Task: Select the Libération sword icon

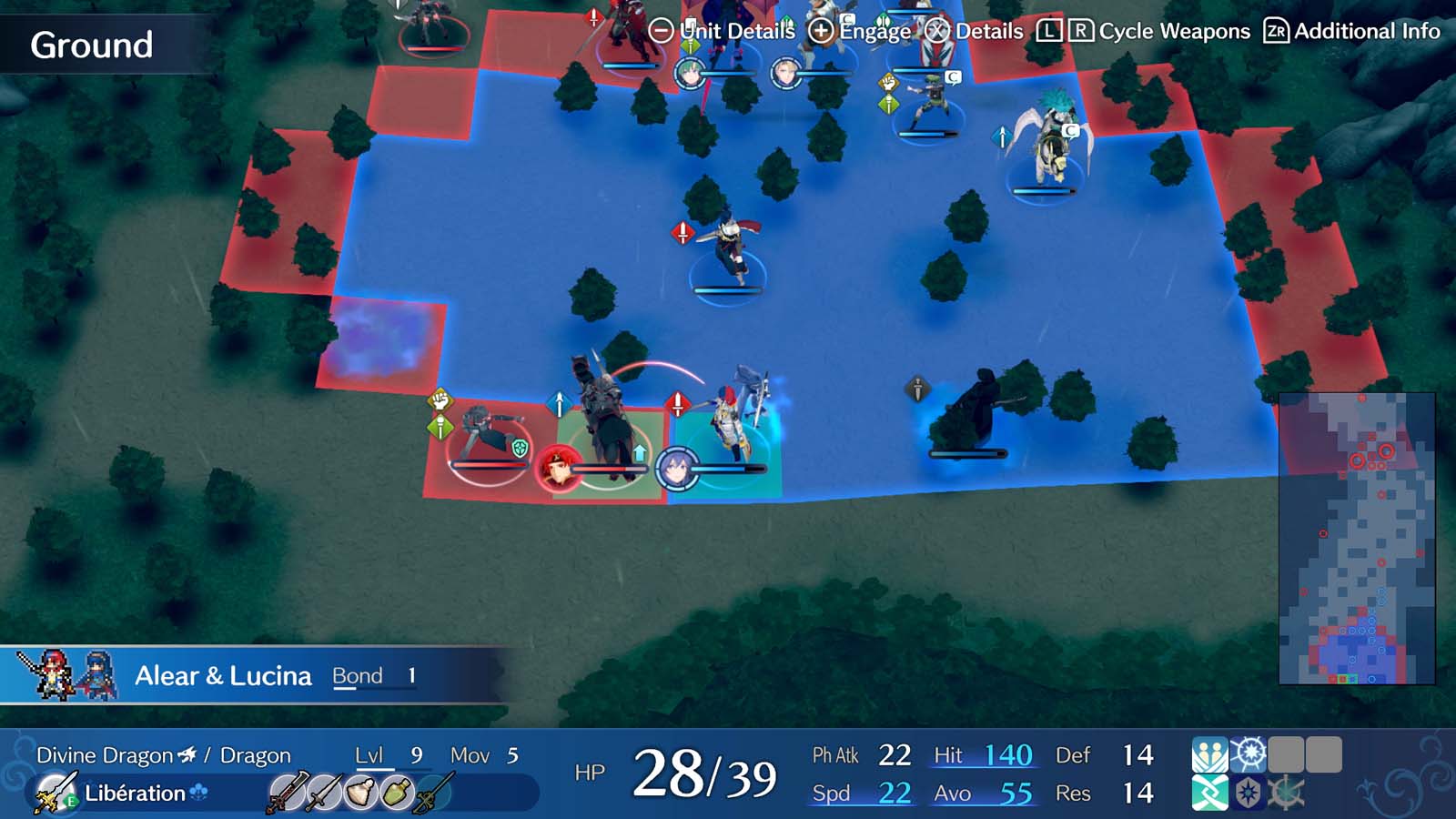Action: (51, 793)
